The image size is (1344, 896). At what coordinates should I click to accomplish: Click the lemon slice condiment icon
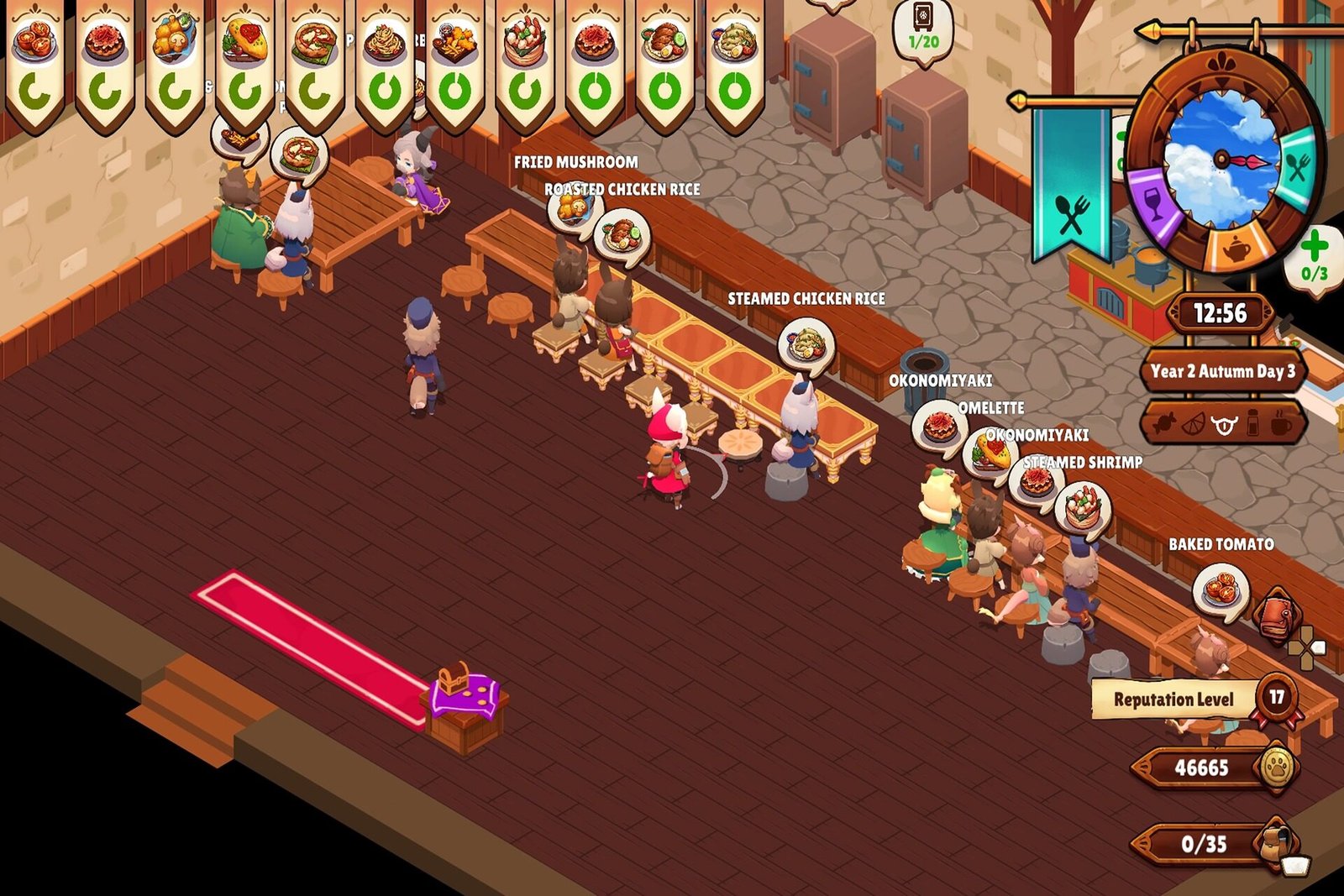tap(1193, 424)
